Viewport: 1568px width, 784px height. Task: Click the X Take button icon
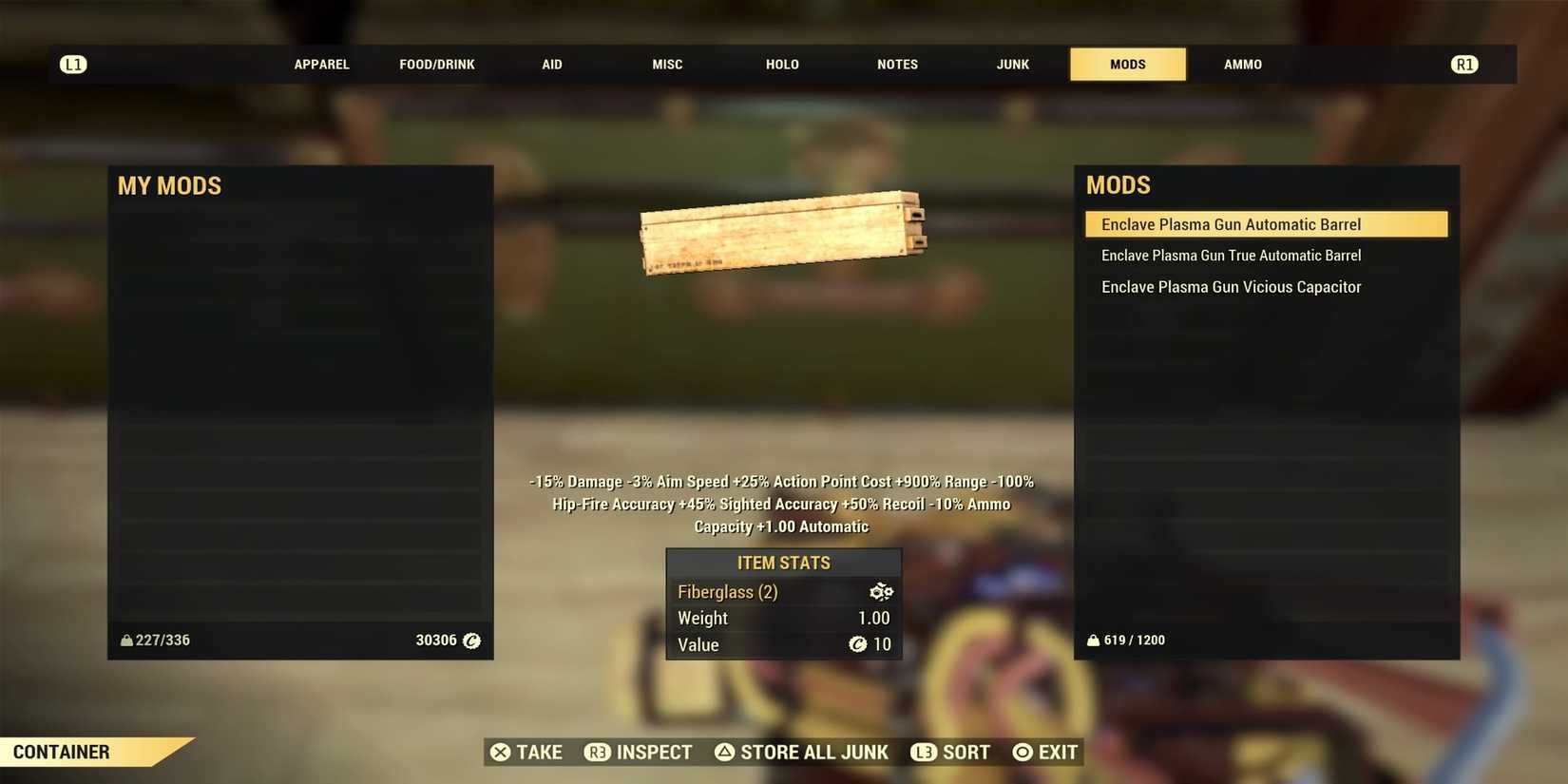pos(501,752)
